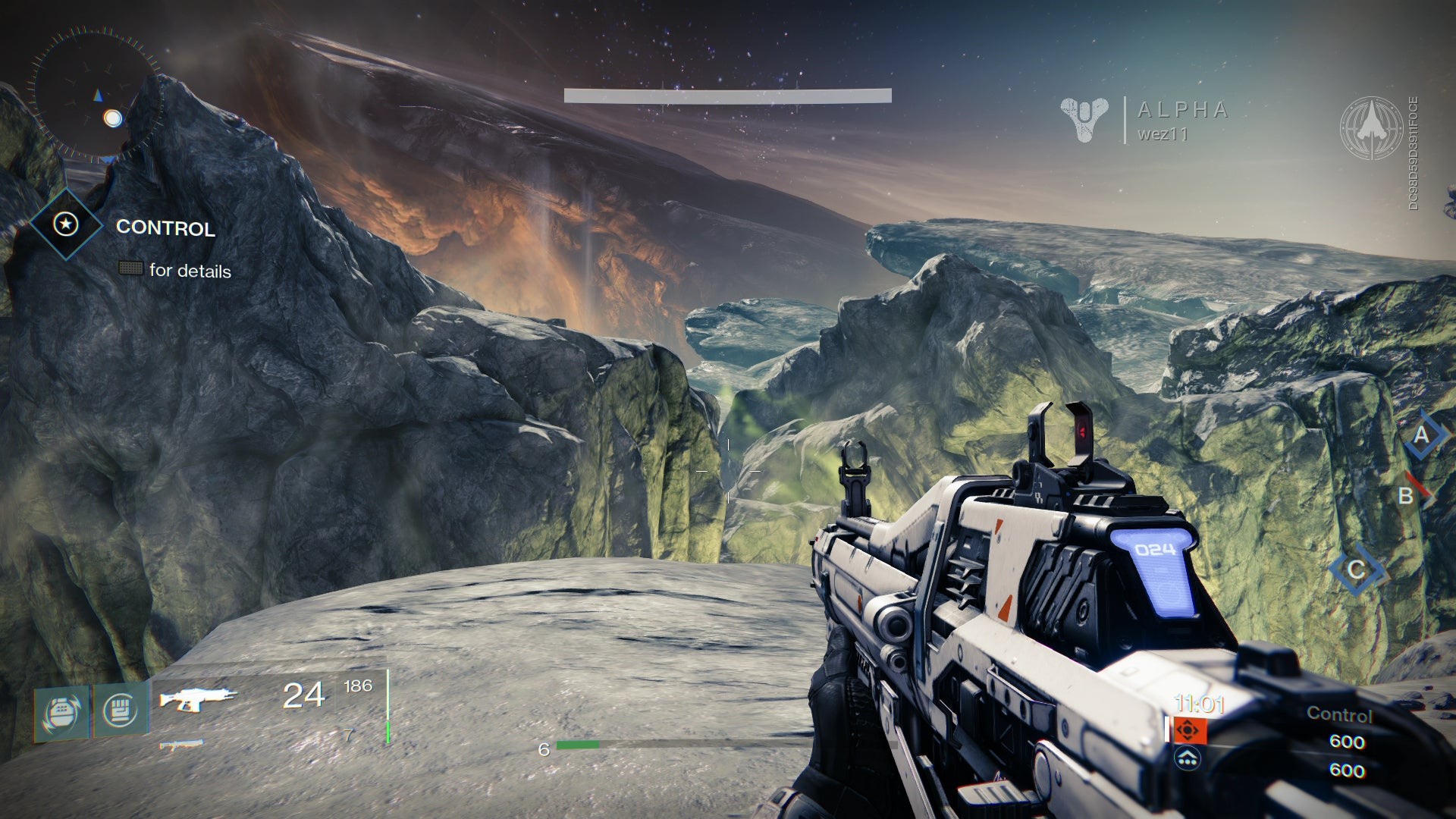Select the primary auto rifle weapon icon
Image resolution: width=1456 pixels, height=819 pixels.
tap(198, 698)
